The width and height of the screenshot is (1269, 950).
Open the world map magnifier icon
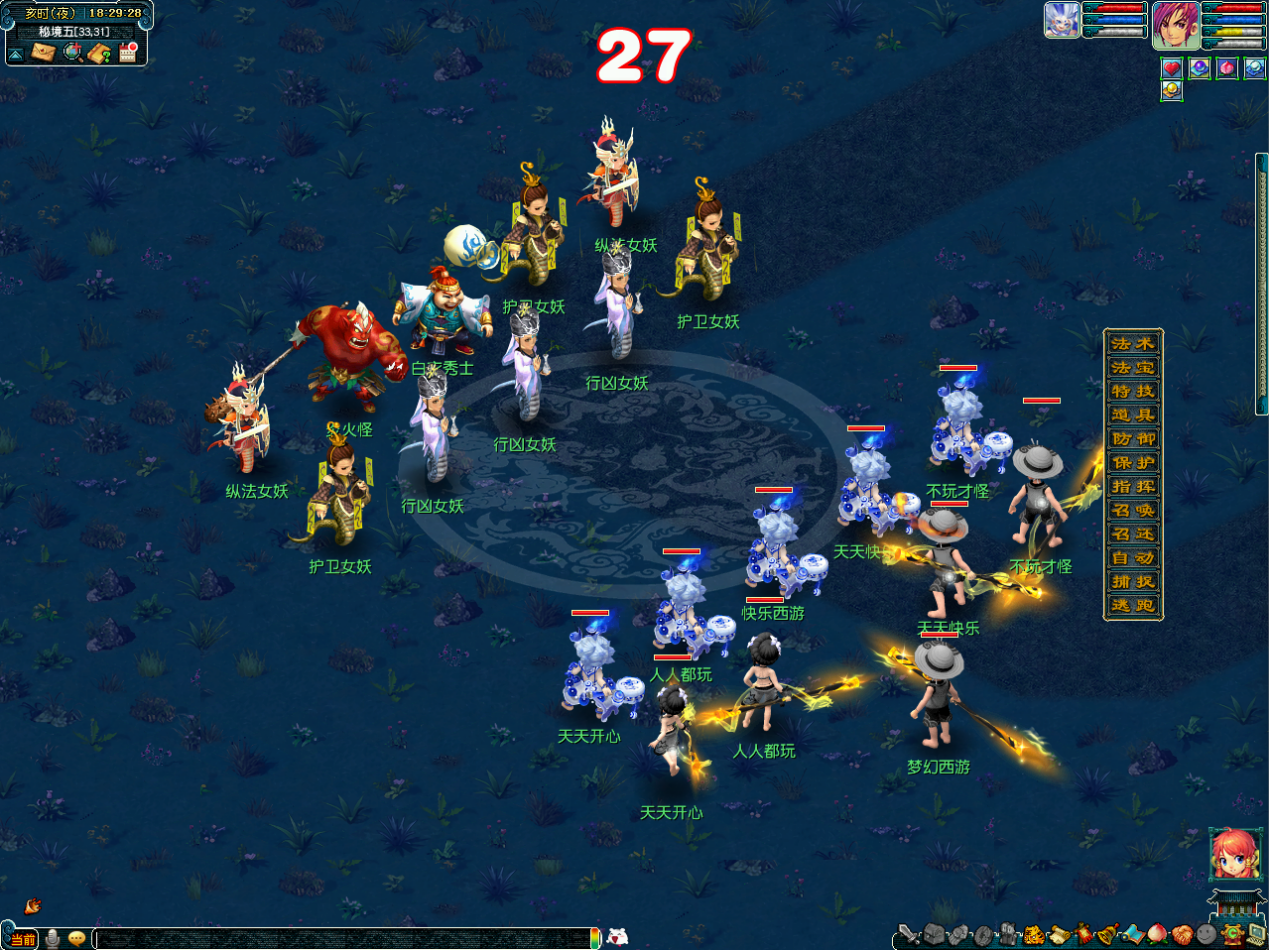coord(72,53)
